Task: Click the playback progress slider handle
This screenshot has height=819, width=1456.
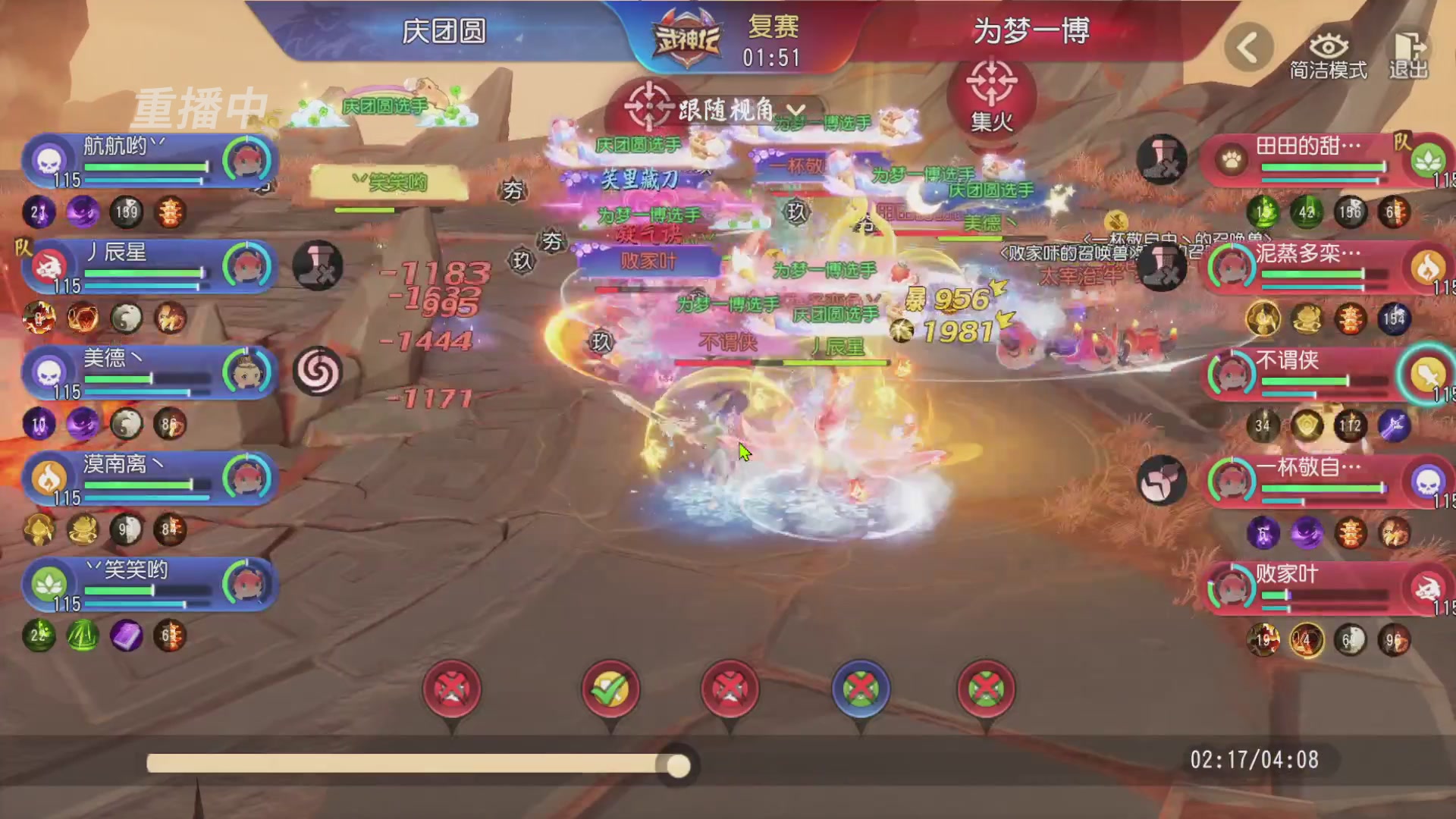Action: click(x=677, y=767)
